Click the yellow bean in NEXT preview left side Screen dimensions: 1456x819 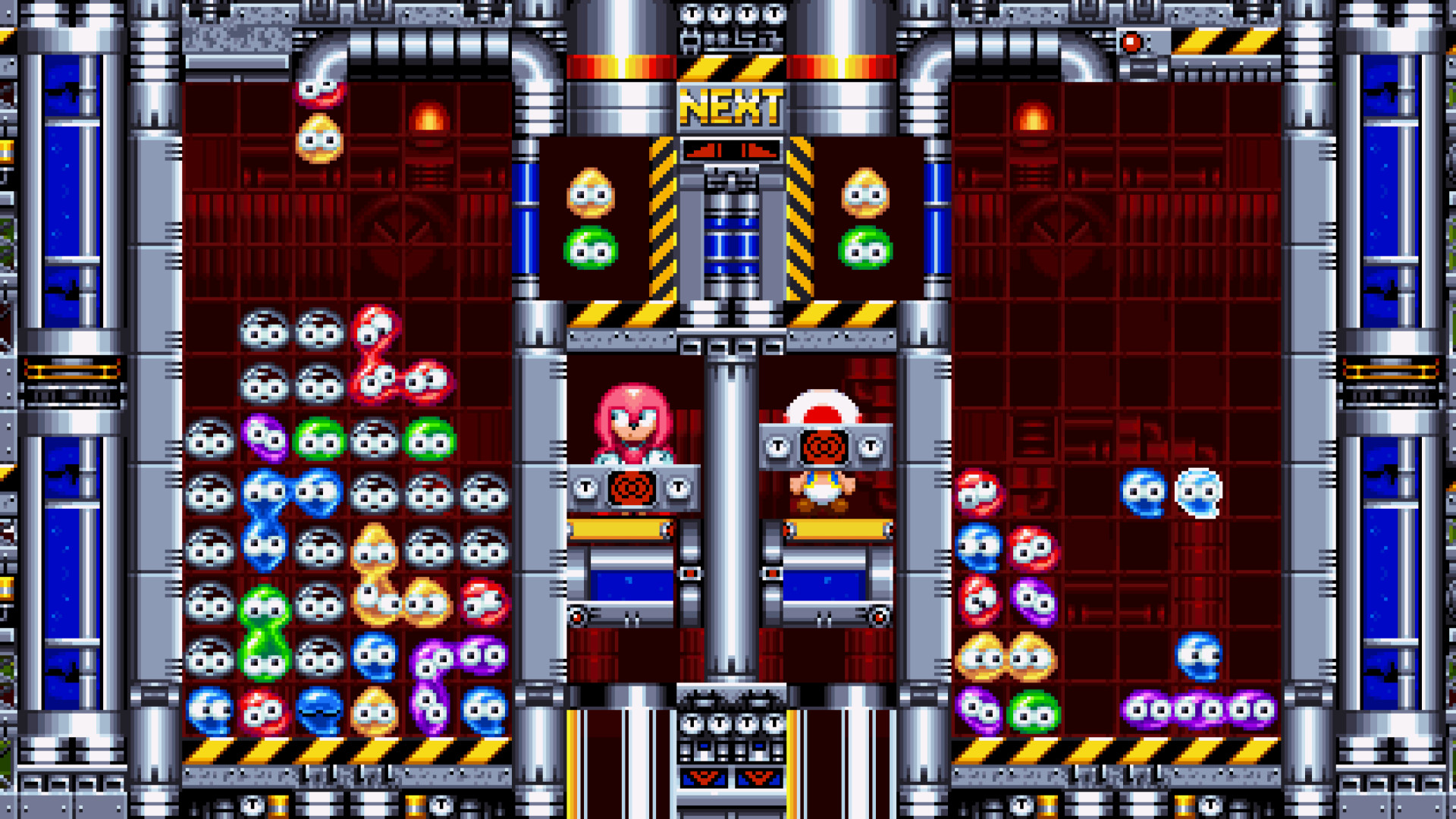[591, 191]
